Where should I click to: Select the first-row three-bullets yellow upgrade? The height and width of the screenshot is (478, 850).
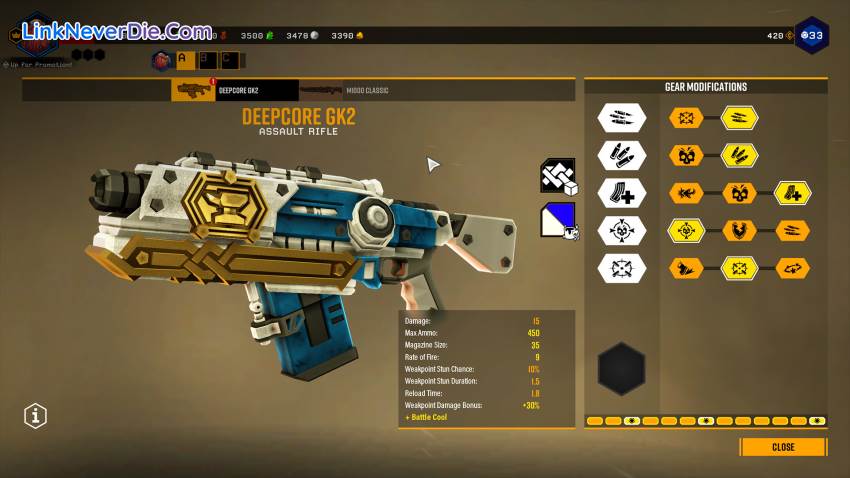pyautogui.click(x=740, y=119)
